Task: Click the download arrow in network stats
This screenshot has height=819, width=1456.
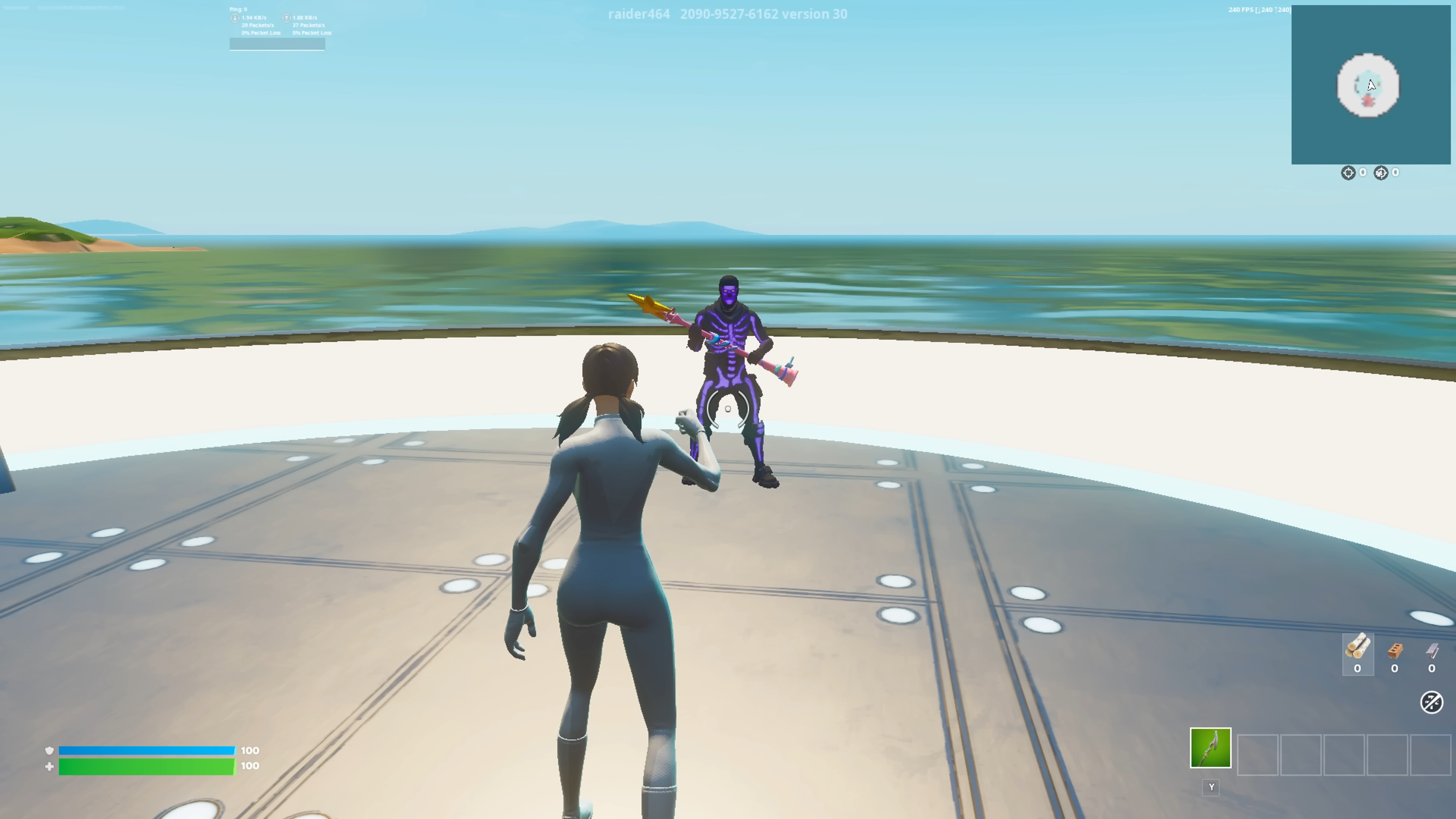Action: tap(235, 17)
